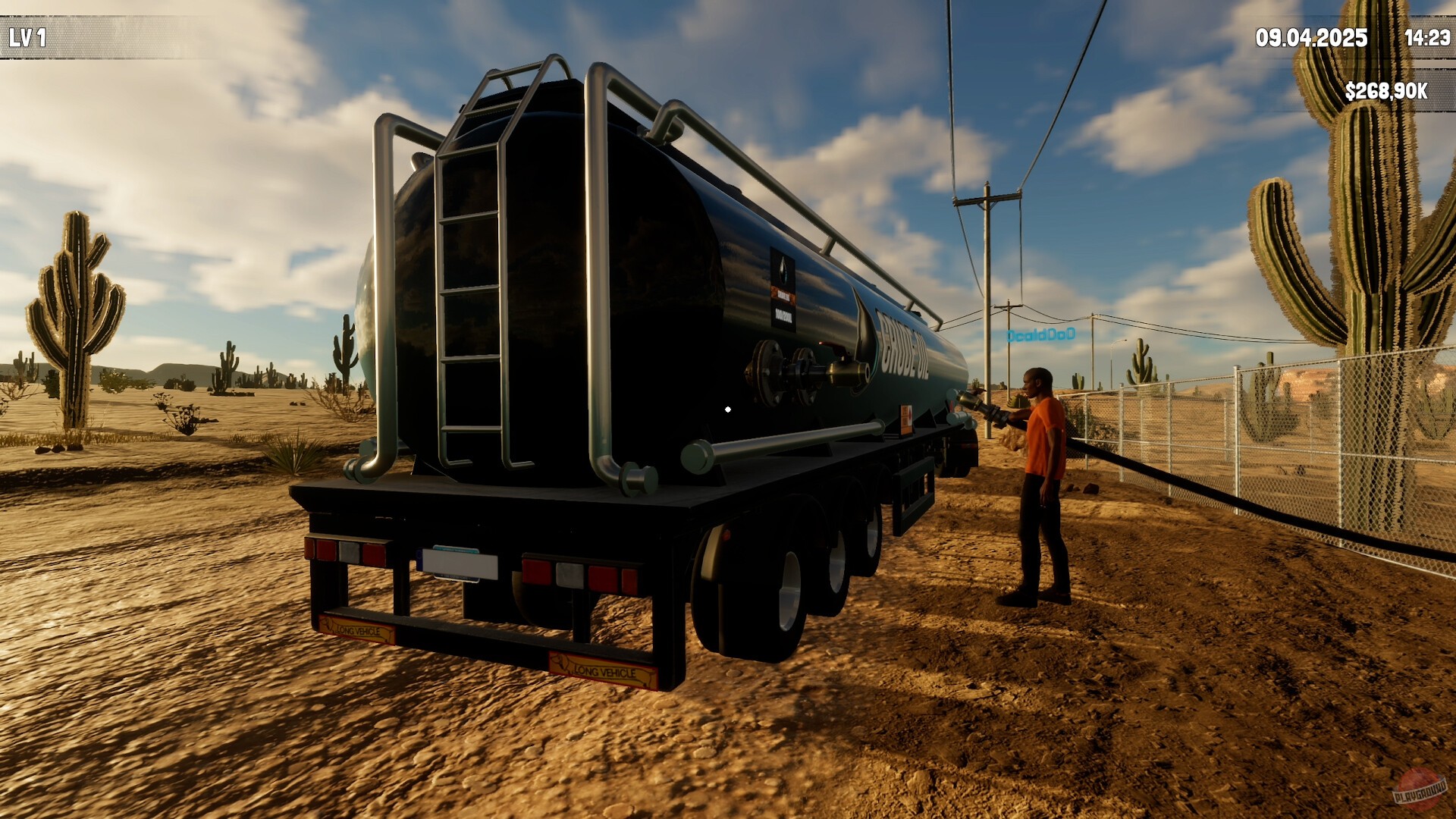The image size is (1456, 819).
Task: Click the flammable hazard diamond on the trailer rear
Action: point(907,415)
